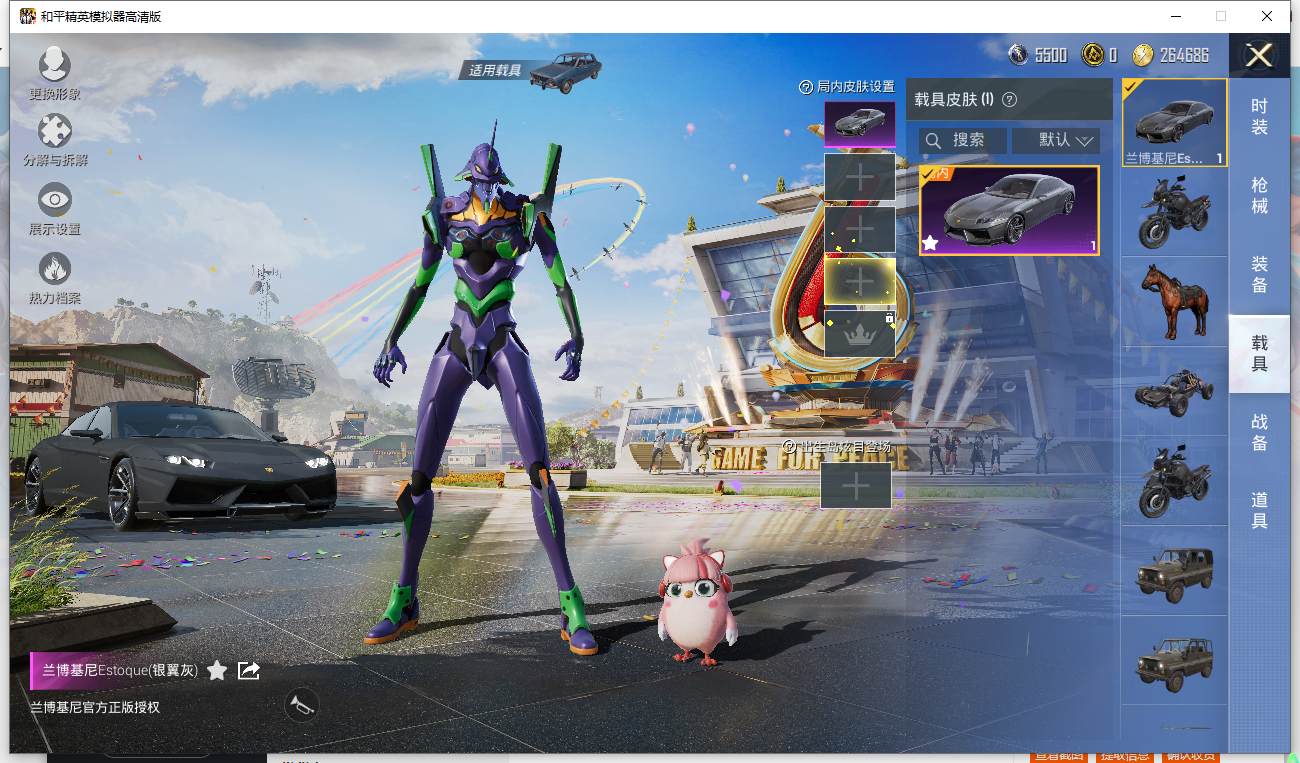Choose the brown horse thumbnail
The width and height of the screenshot is (1300, 763).
pos(1174,300)
